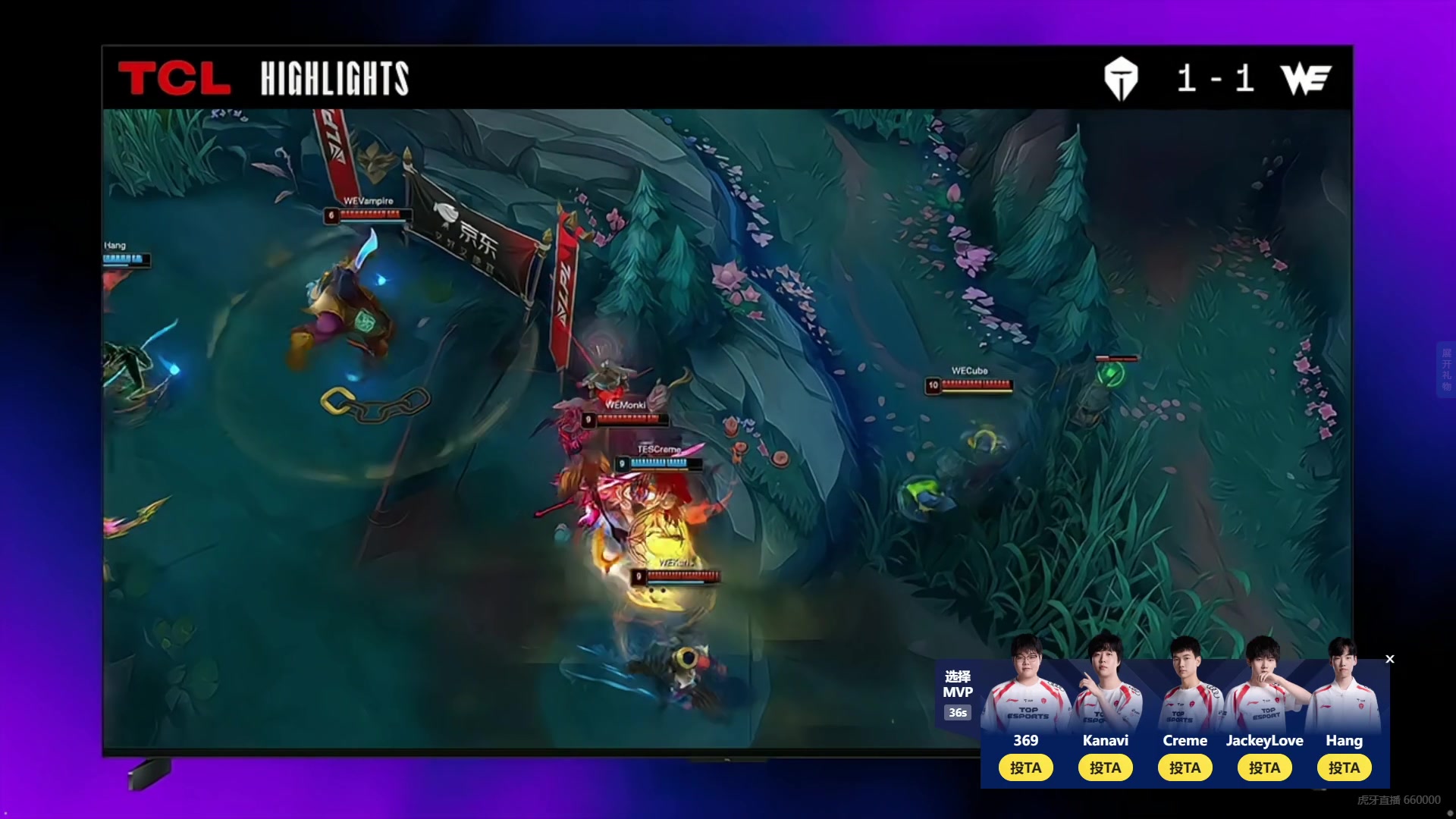Close the MVP voting panel

pyautogui.click(x=1390, y=659)
